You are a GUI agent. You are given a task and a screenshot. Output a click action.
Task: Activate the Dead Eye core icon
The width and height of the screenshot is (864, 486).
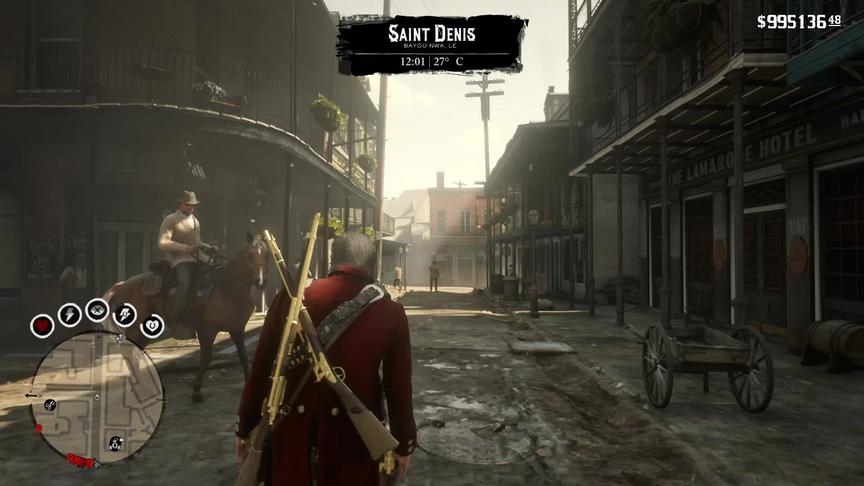point(97,310)
